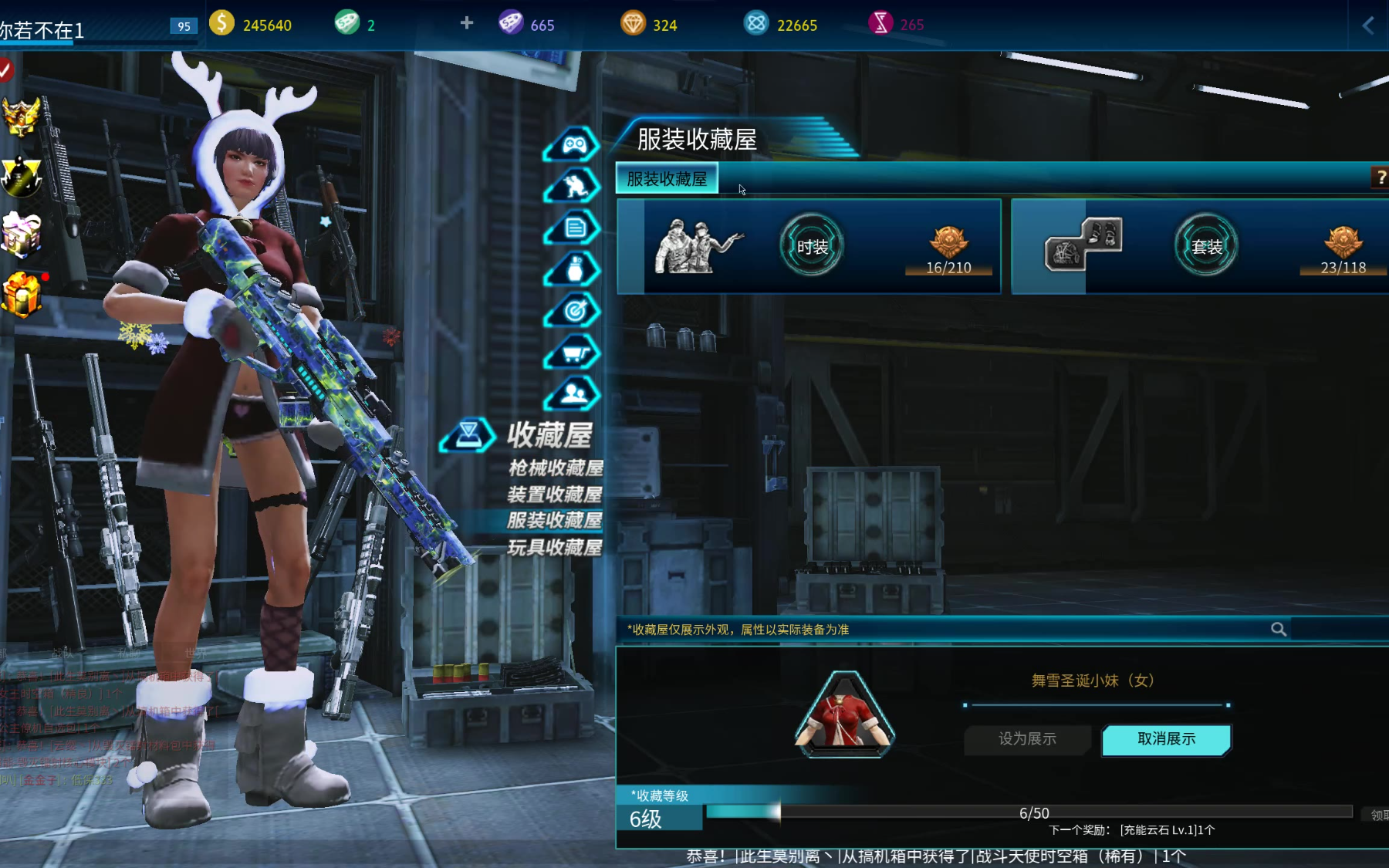Open the question mark help button
The image size is (1389, 868).
point(1380,177)
